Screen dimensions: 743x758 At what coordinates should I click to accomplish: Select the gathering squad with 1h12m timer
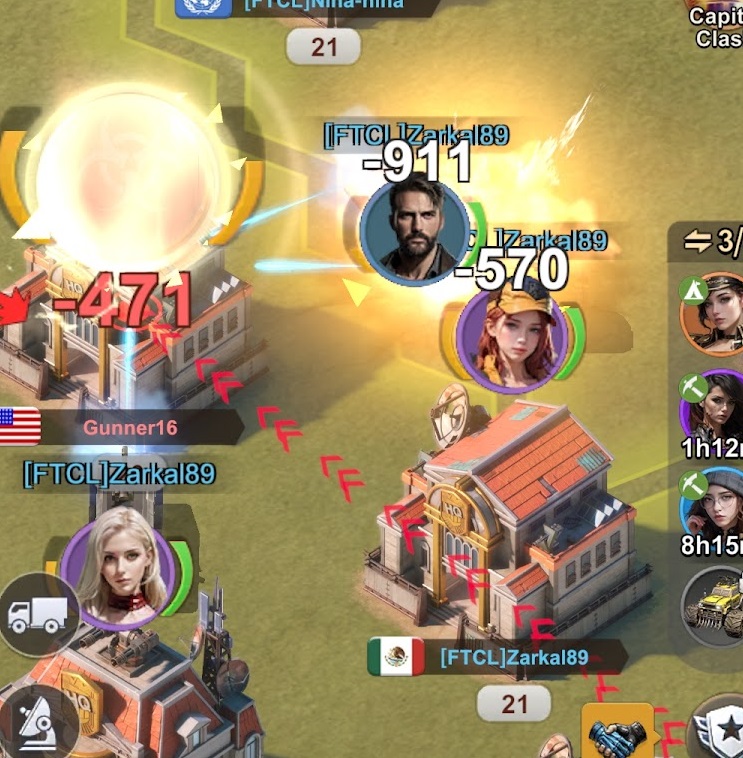click(x=715, y=410)
